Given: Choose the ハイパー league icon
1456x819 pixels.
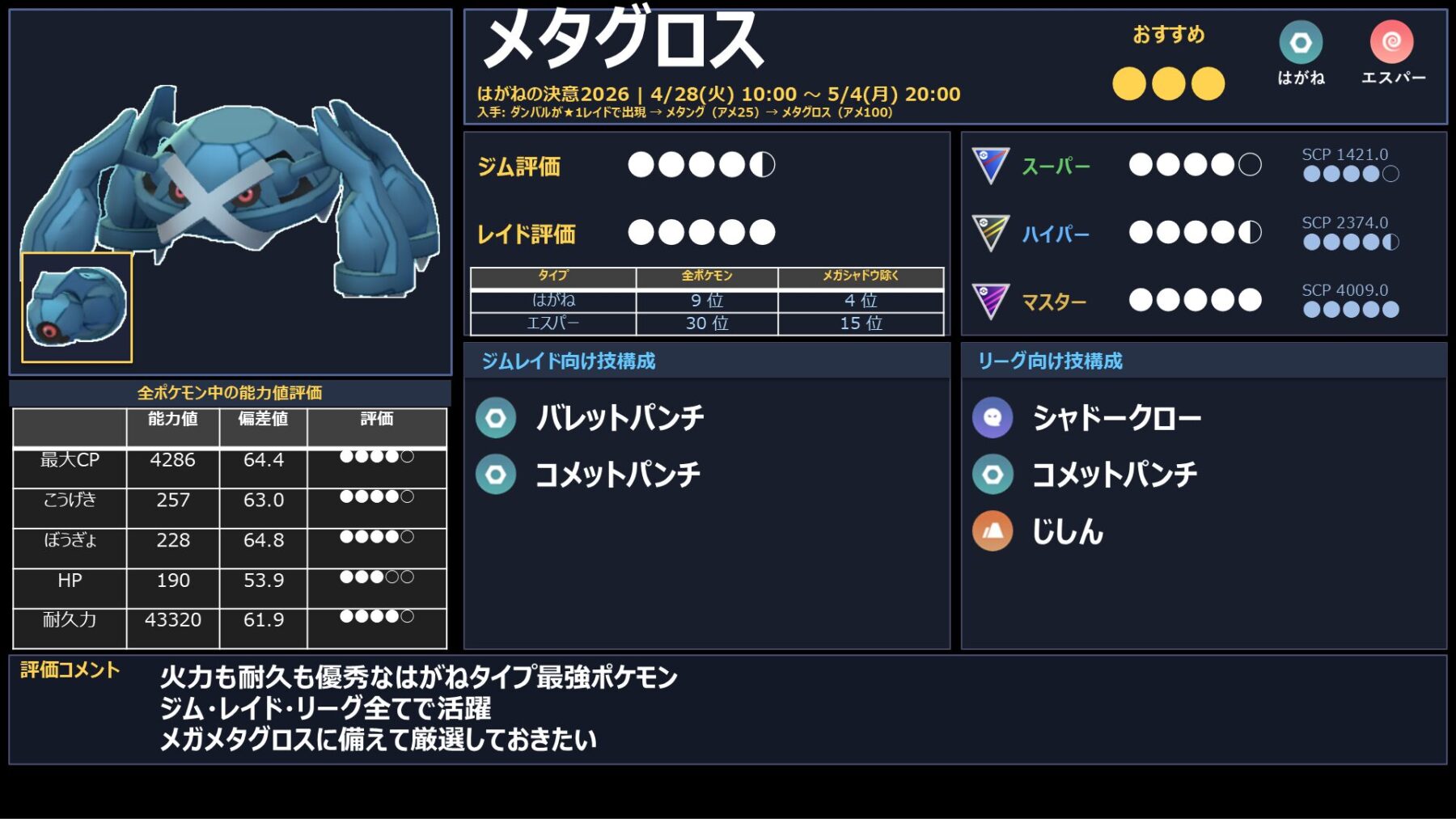Looking at the screenshot, I should (990, 233).
